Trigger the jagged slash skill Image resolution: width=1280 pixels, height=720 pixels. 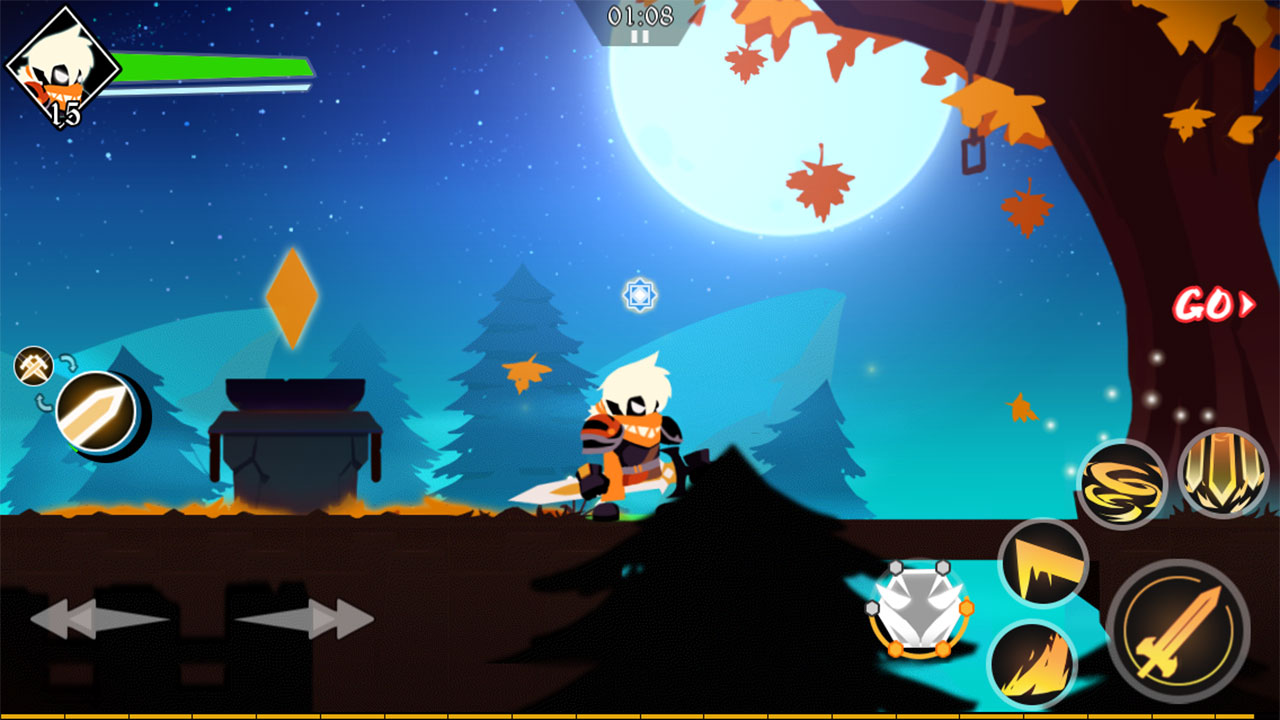coord(1043,563)
